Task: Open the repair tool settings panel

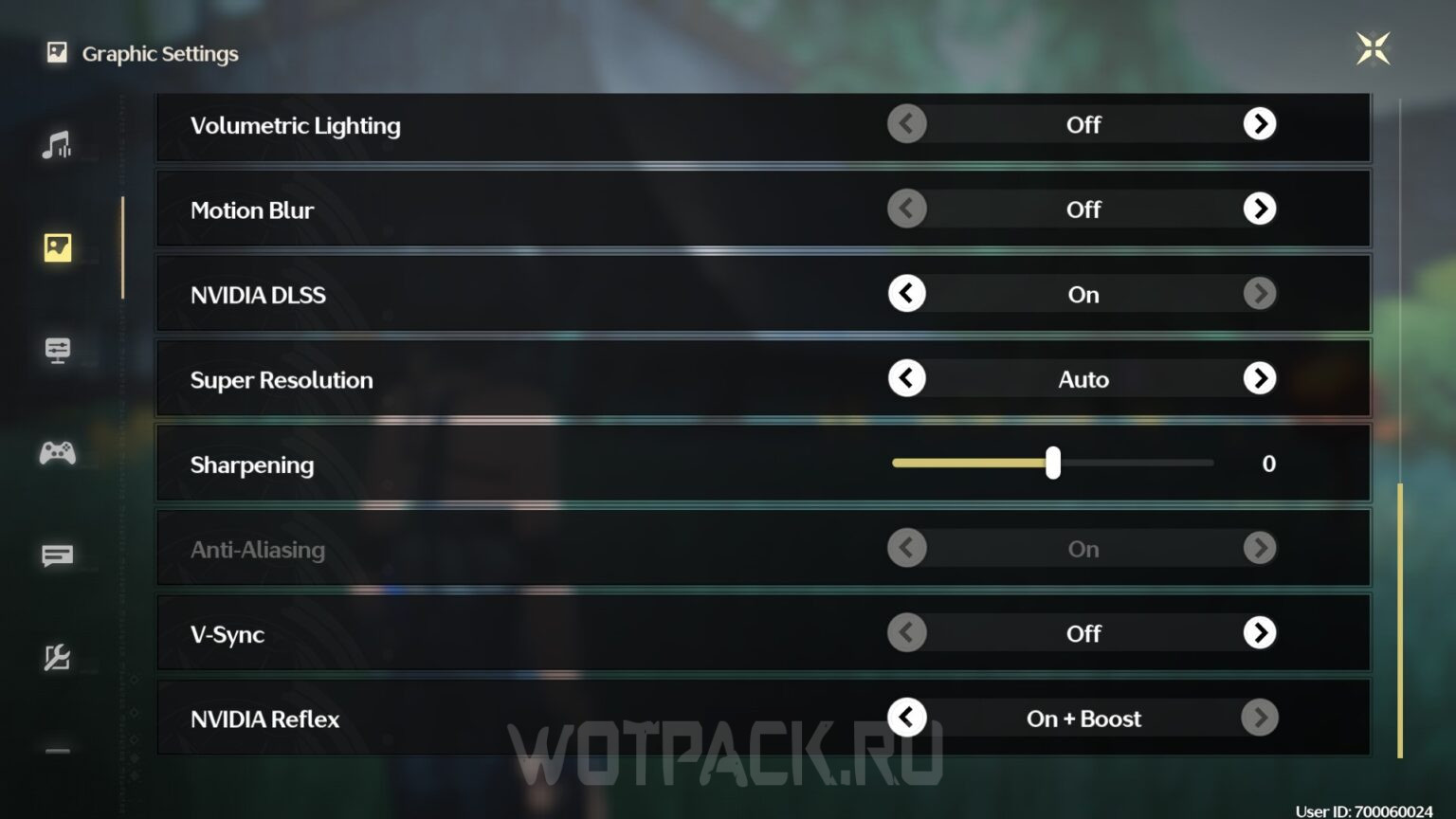Action: [x=58, y=657]
